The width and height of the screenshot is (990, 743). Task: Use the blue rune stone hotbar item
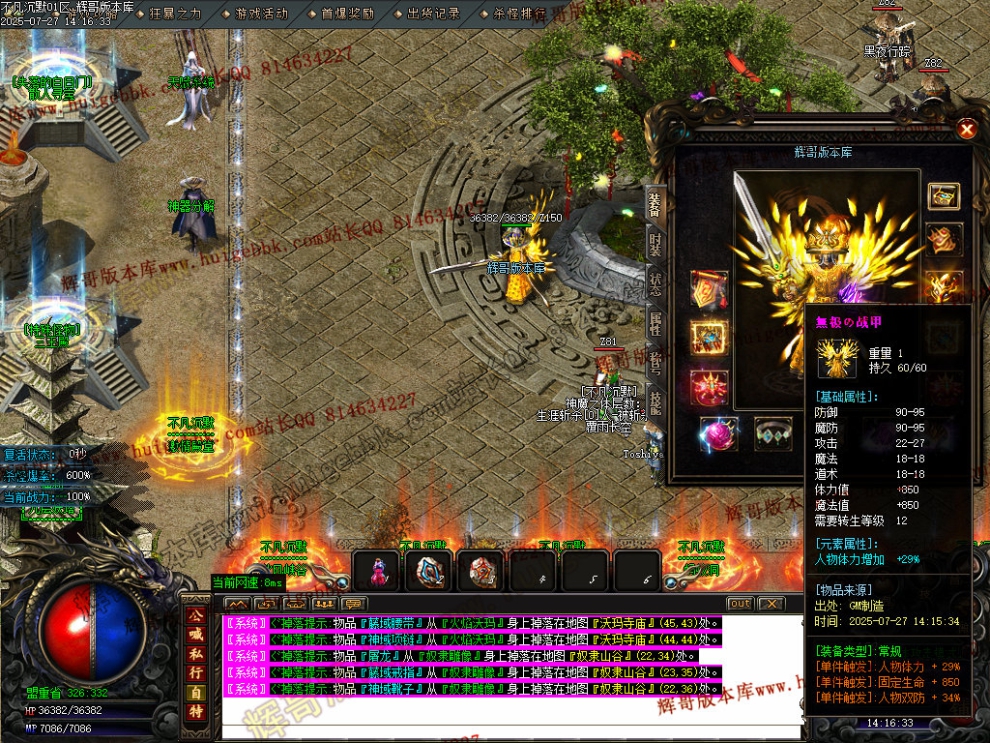pyautogui.click(x=430, y=571)
